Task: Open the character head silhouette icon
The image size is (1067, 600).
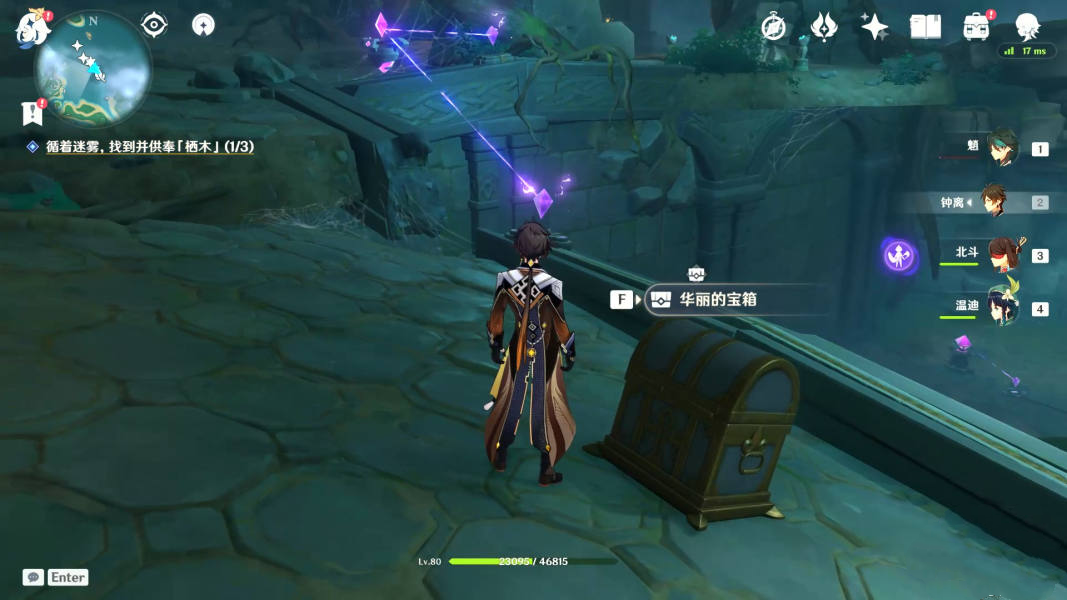Action: (1027, 27)
